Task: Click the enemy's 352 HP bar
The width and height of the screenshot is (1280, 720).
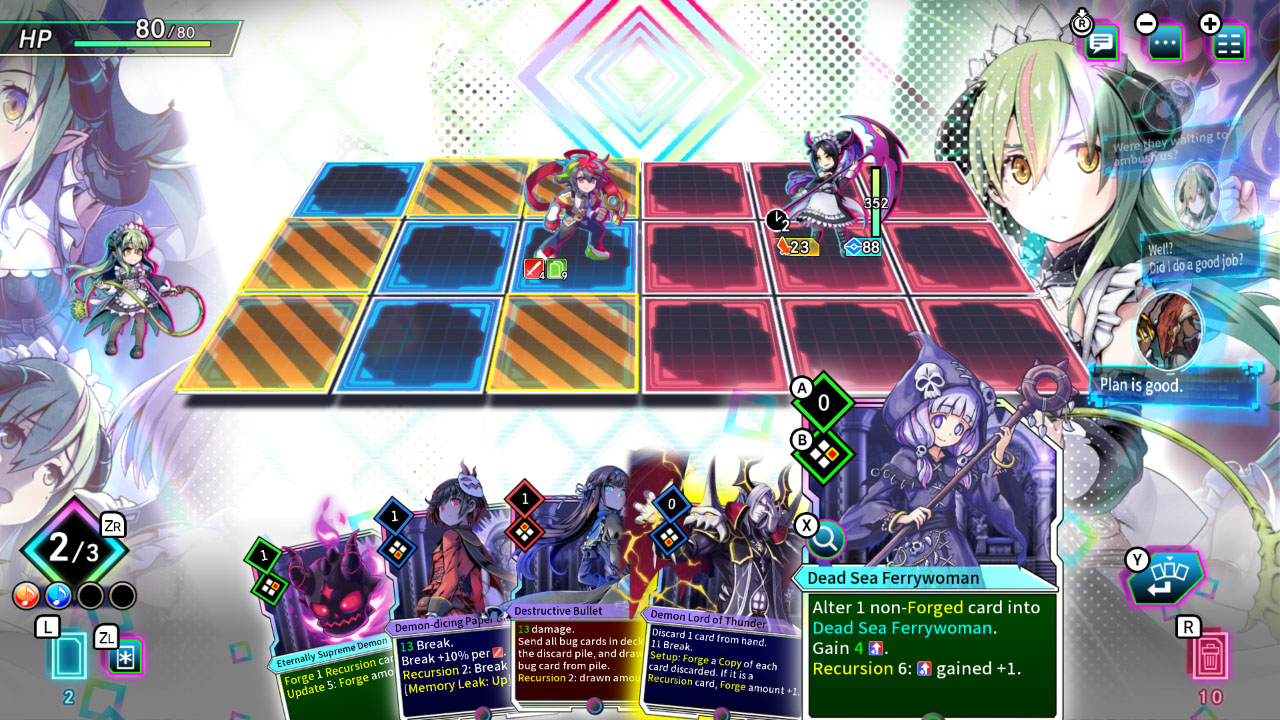Action: pyautogui.click(x=877, y=200)
